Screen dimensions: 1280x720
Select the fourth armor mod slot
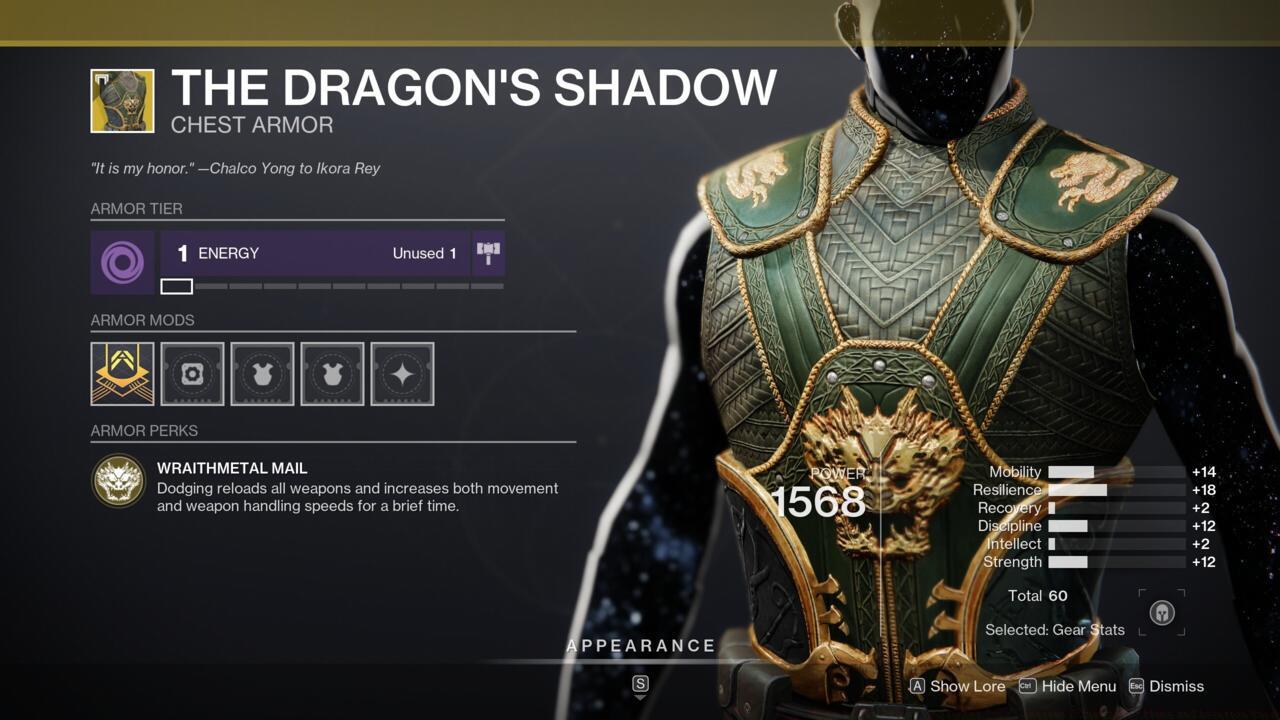pos(331,374)
